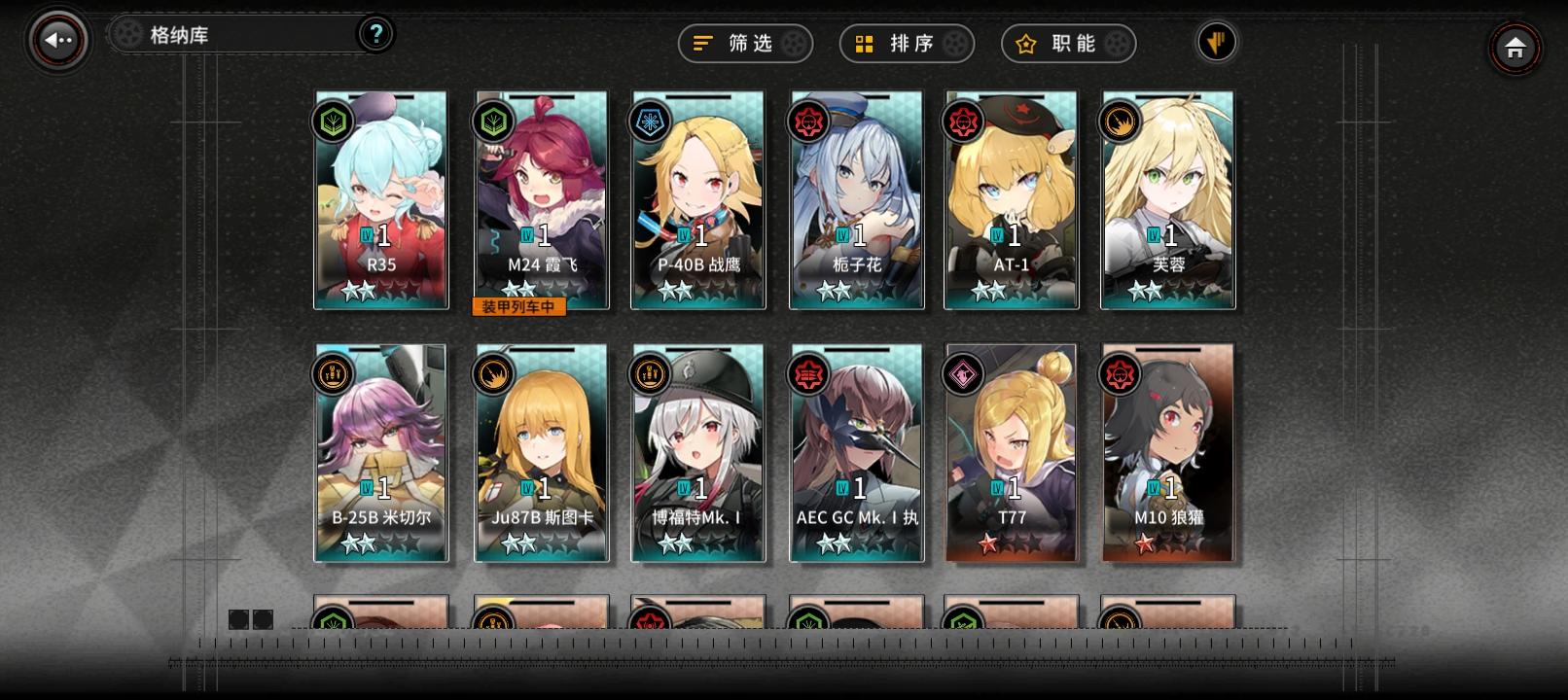Click the back arrow at top left

[55, 39]
